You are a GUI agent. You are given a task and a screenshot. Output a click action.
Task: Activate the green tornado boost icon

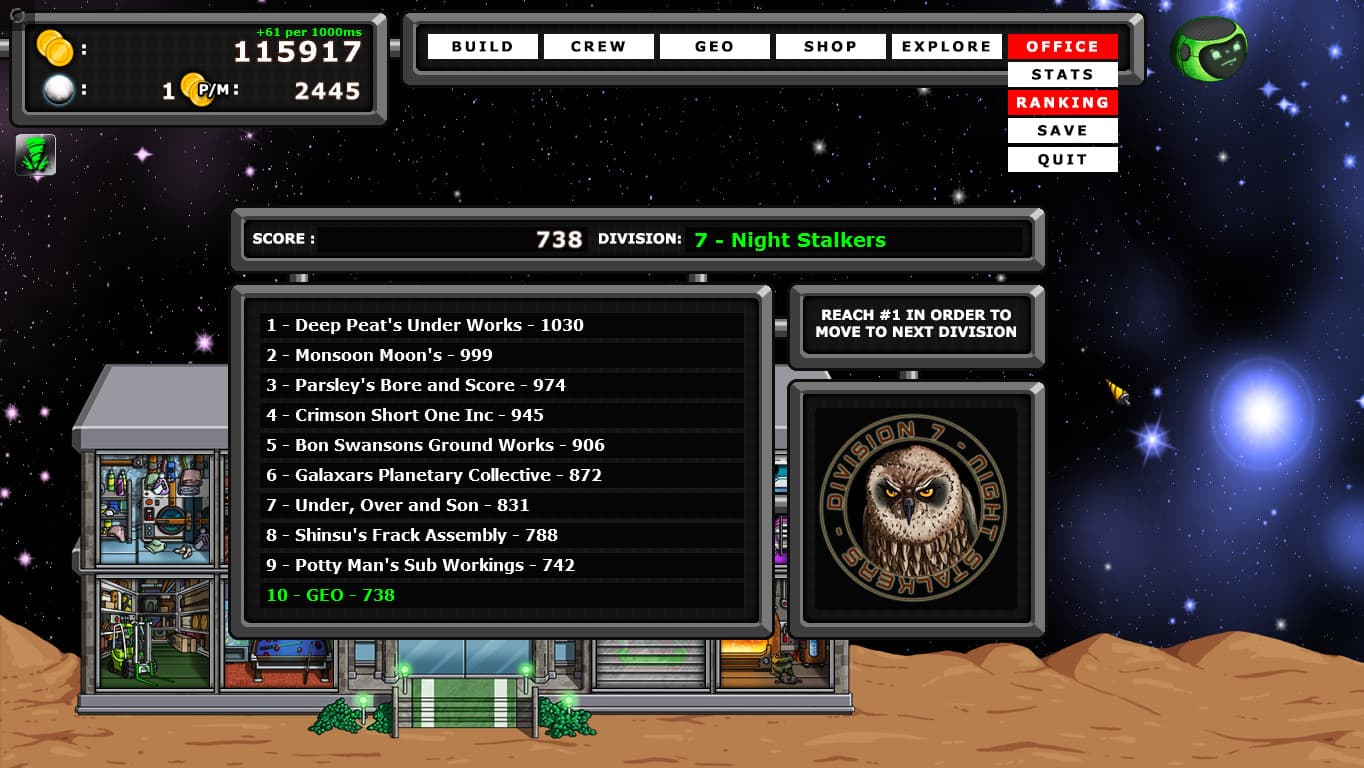36,155
